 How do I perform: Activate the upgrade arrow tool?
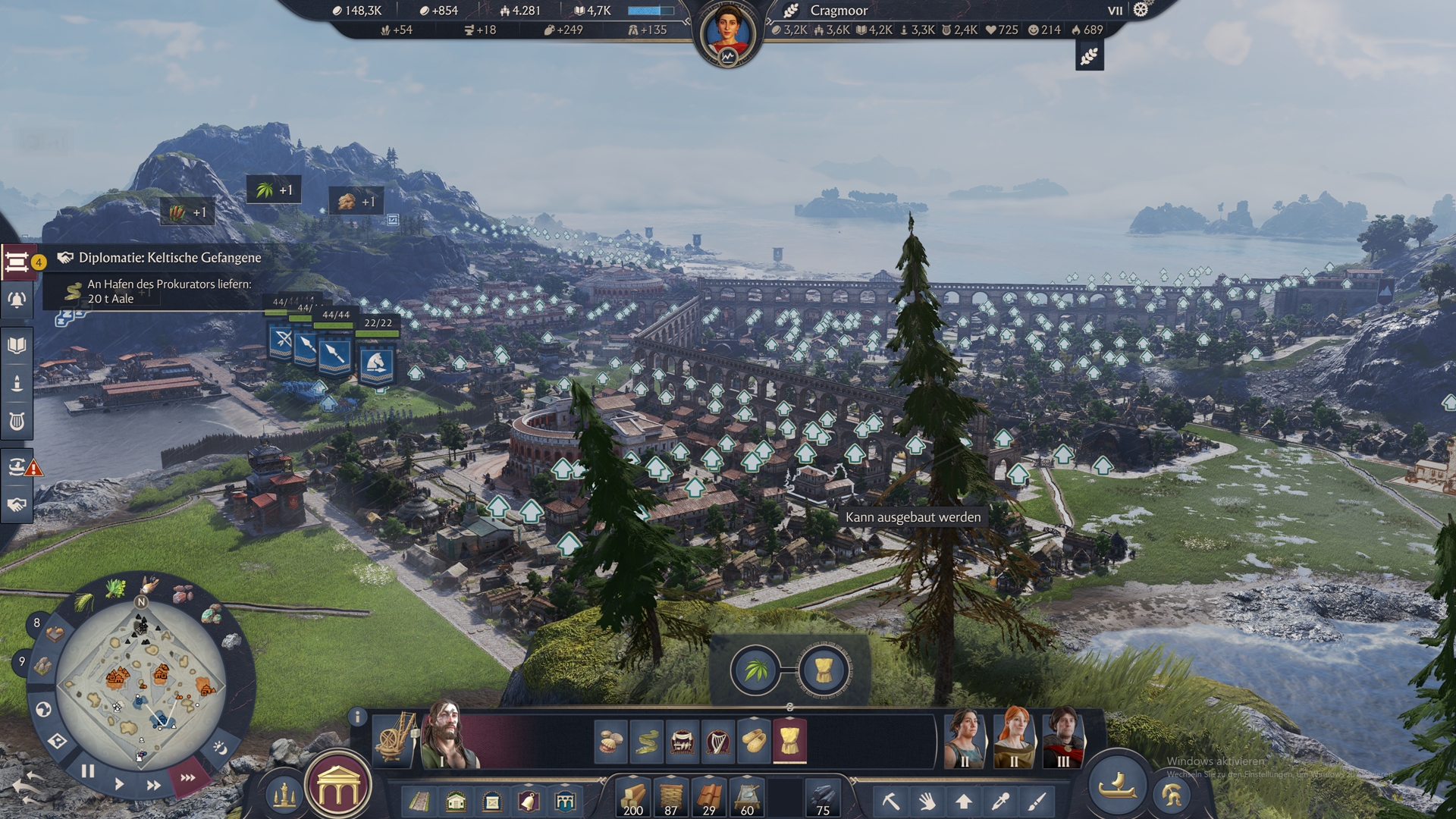pyautogui.click(x=963, y=801)
